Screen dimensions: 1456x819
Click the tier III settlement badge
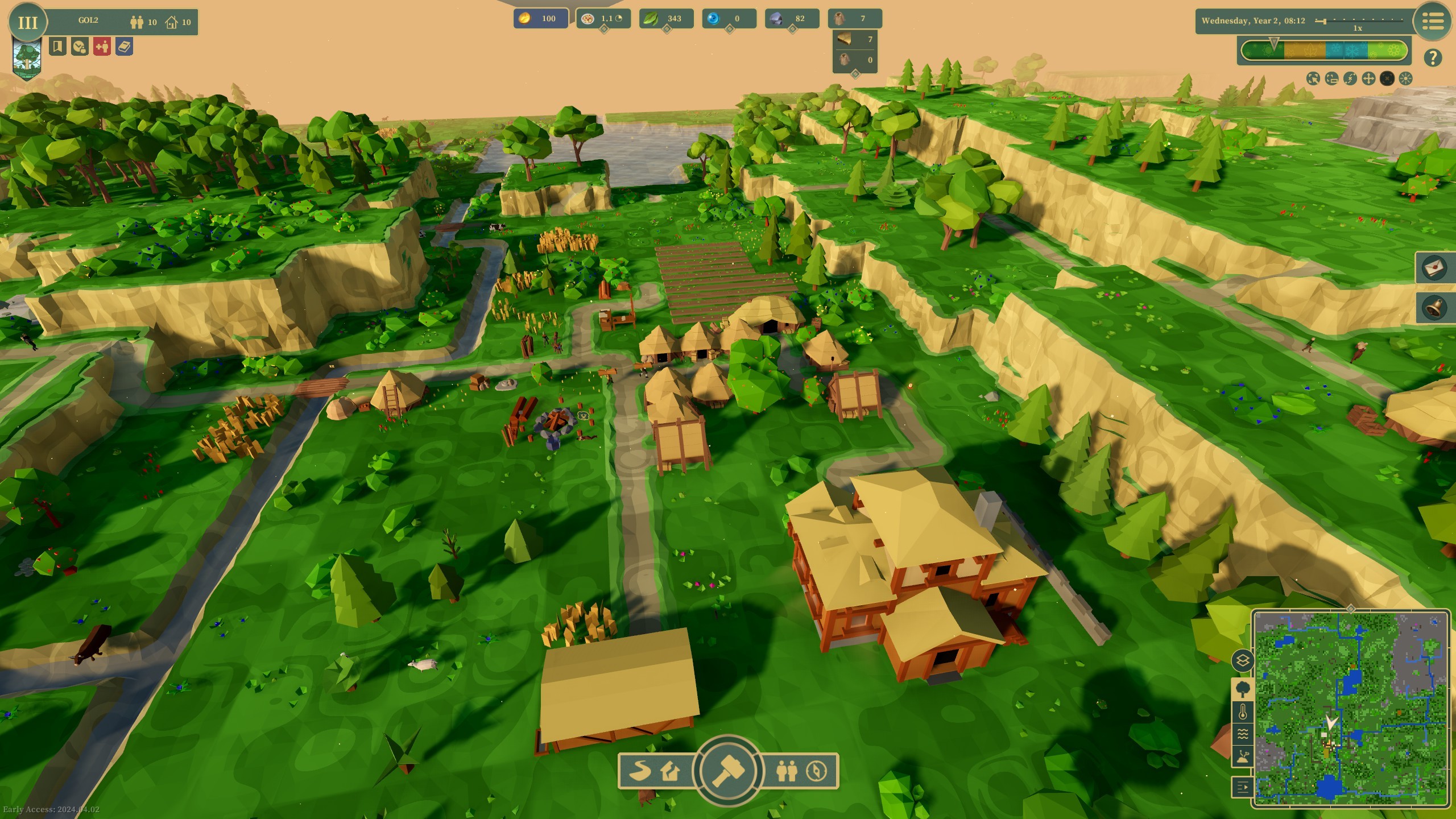[x=27, y=22]
